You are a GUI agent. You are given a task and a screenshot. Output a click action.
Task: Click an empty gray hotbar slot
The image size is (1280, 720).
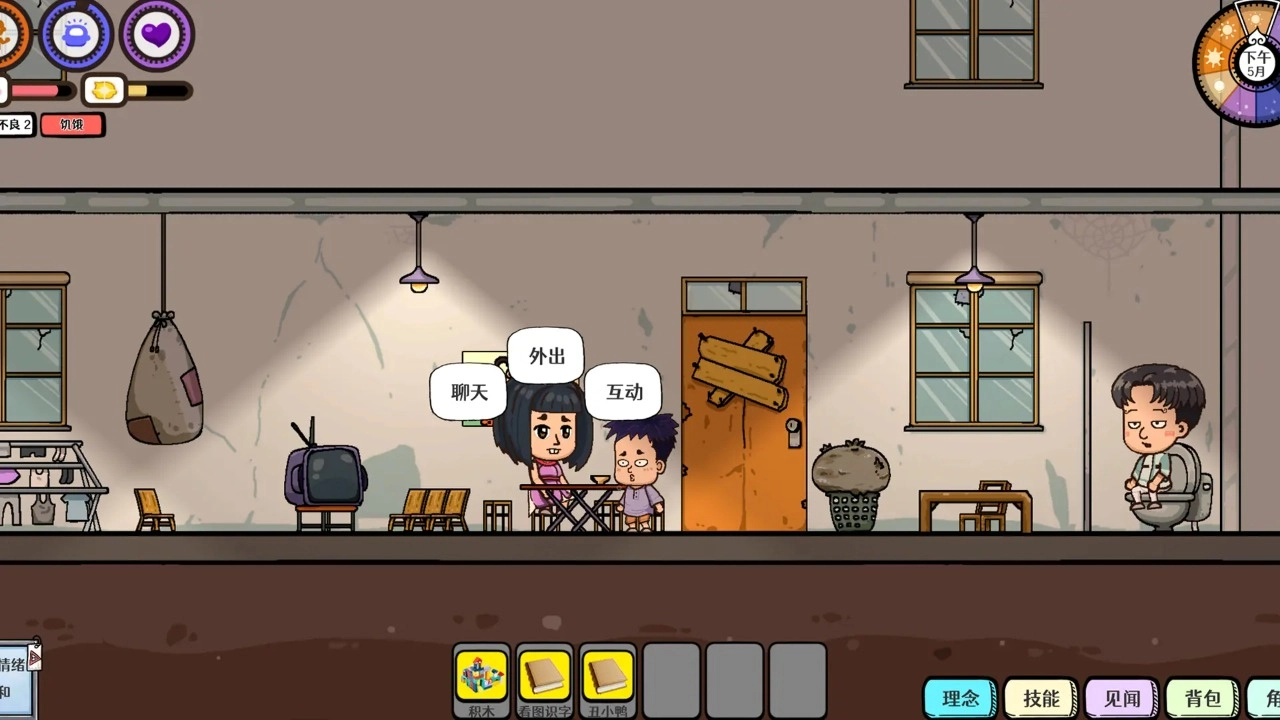(x=671, y=680)
